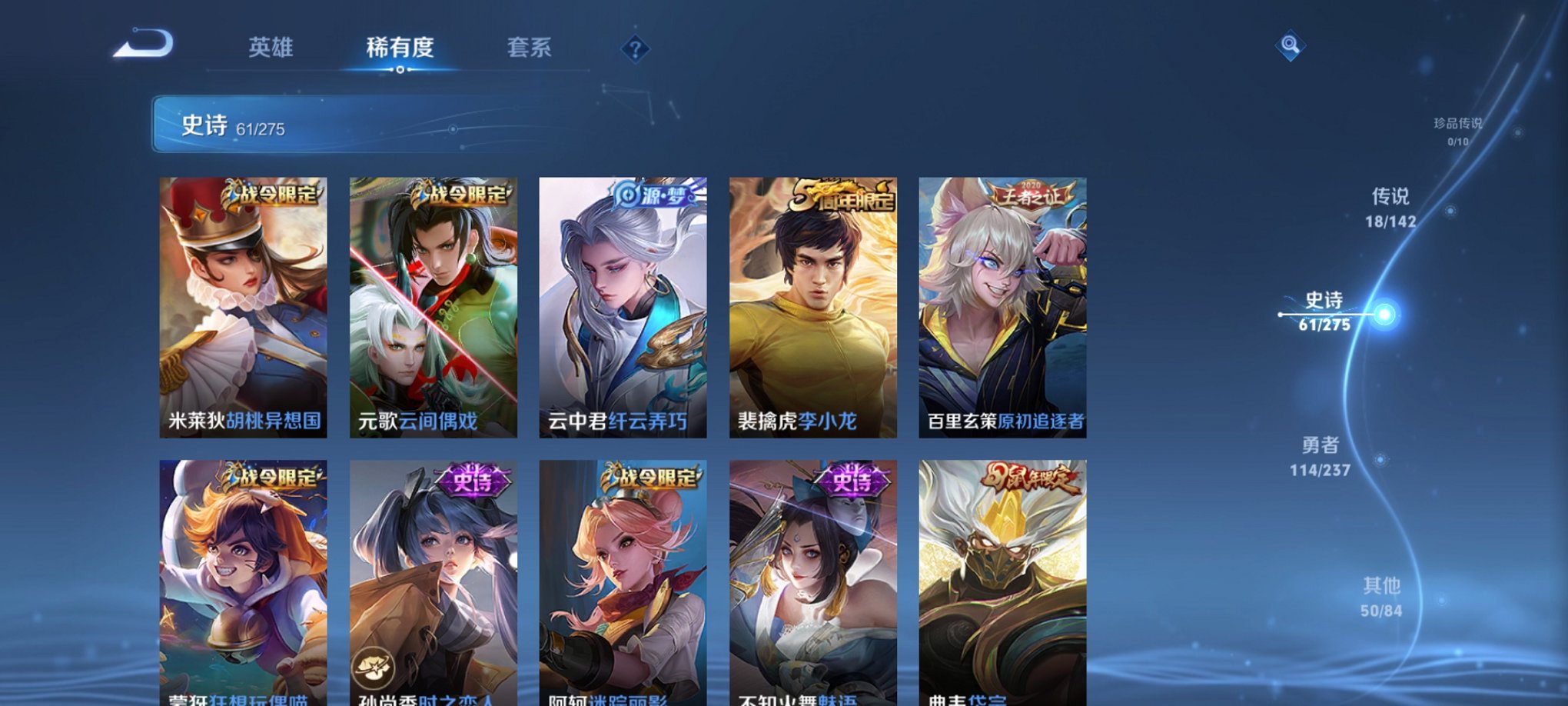Screen dimensions: 1568x706
Task: Click the 王者之证 badge on 百里玄策's skin
Action: [x=1034, y=194]
